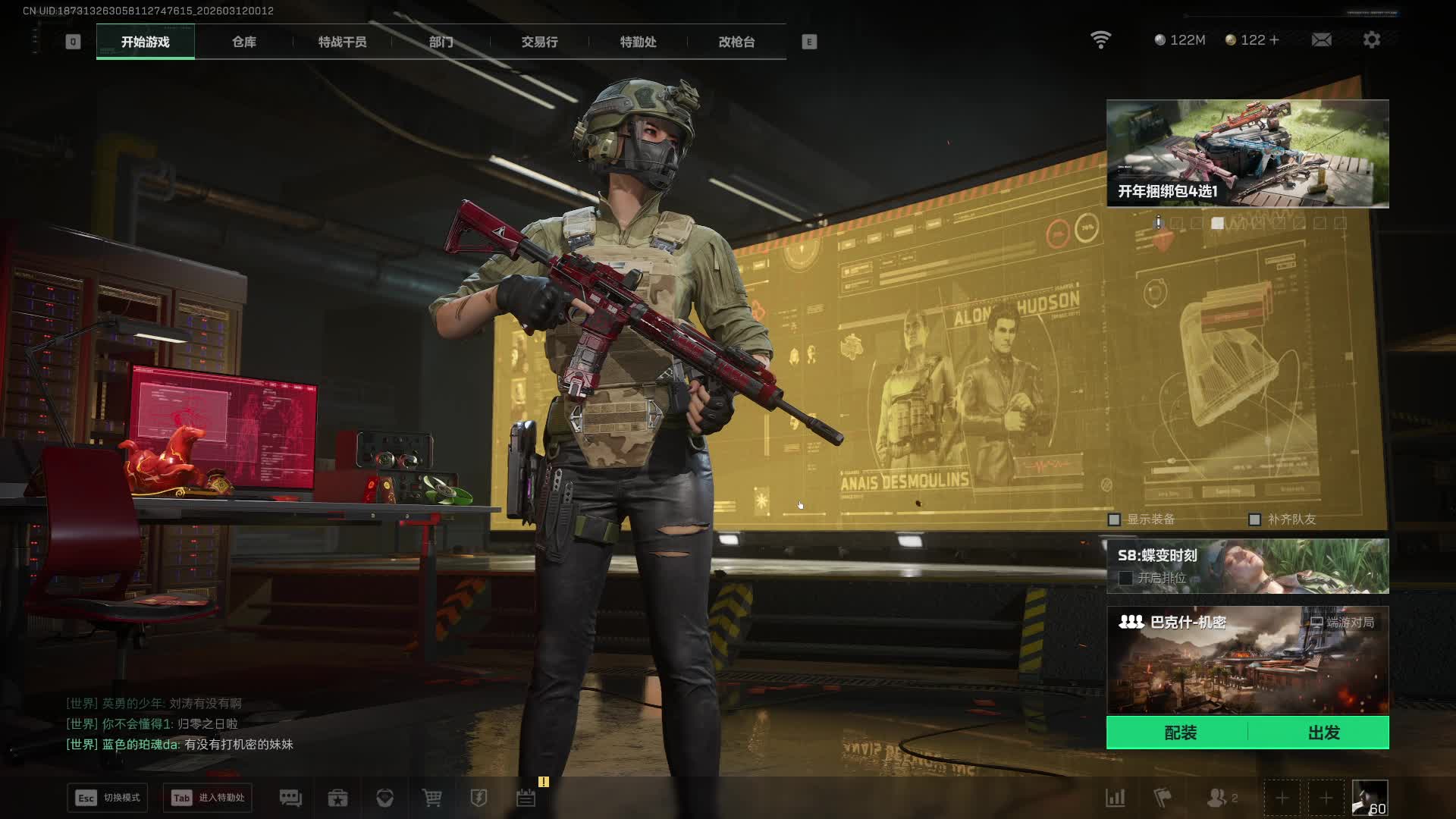
Task: Open the shopping cart store icon
Action: (x=431, y=798)
